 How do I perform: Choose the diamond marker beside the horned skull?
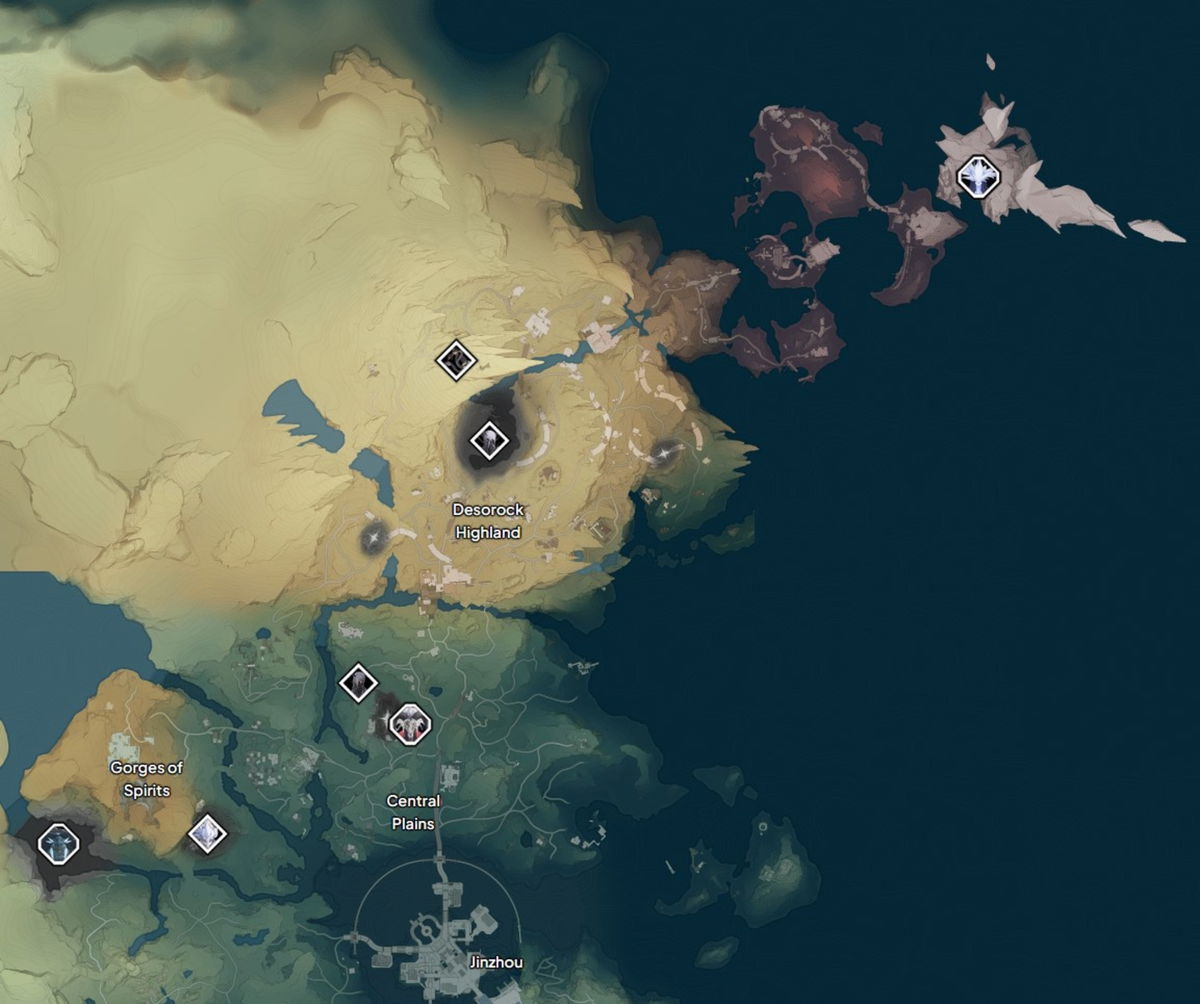click(358, 683)
